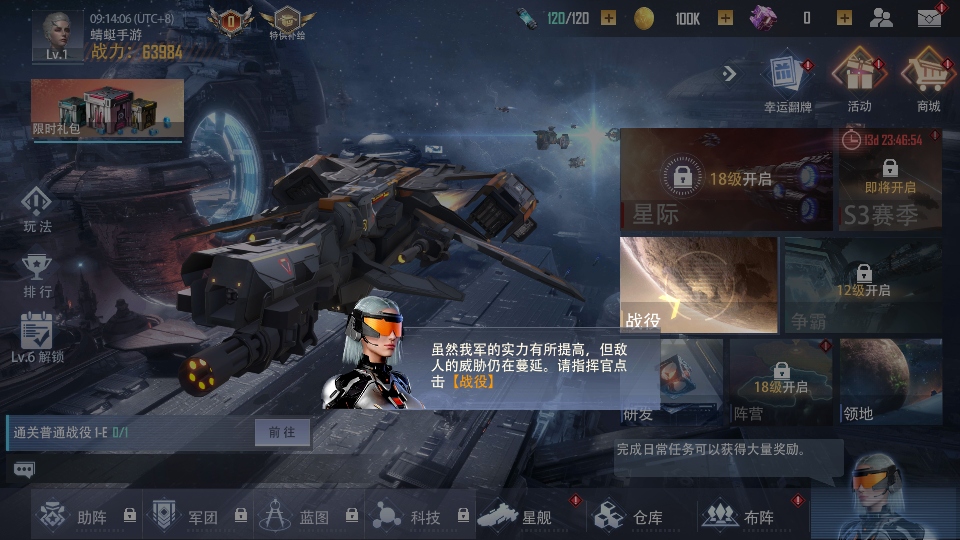This screenshot has width=960, height=540.
Task: Open the friends list icon
Action: point(881,18)
